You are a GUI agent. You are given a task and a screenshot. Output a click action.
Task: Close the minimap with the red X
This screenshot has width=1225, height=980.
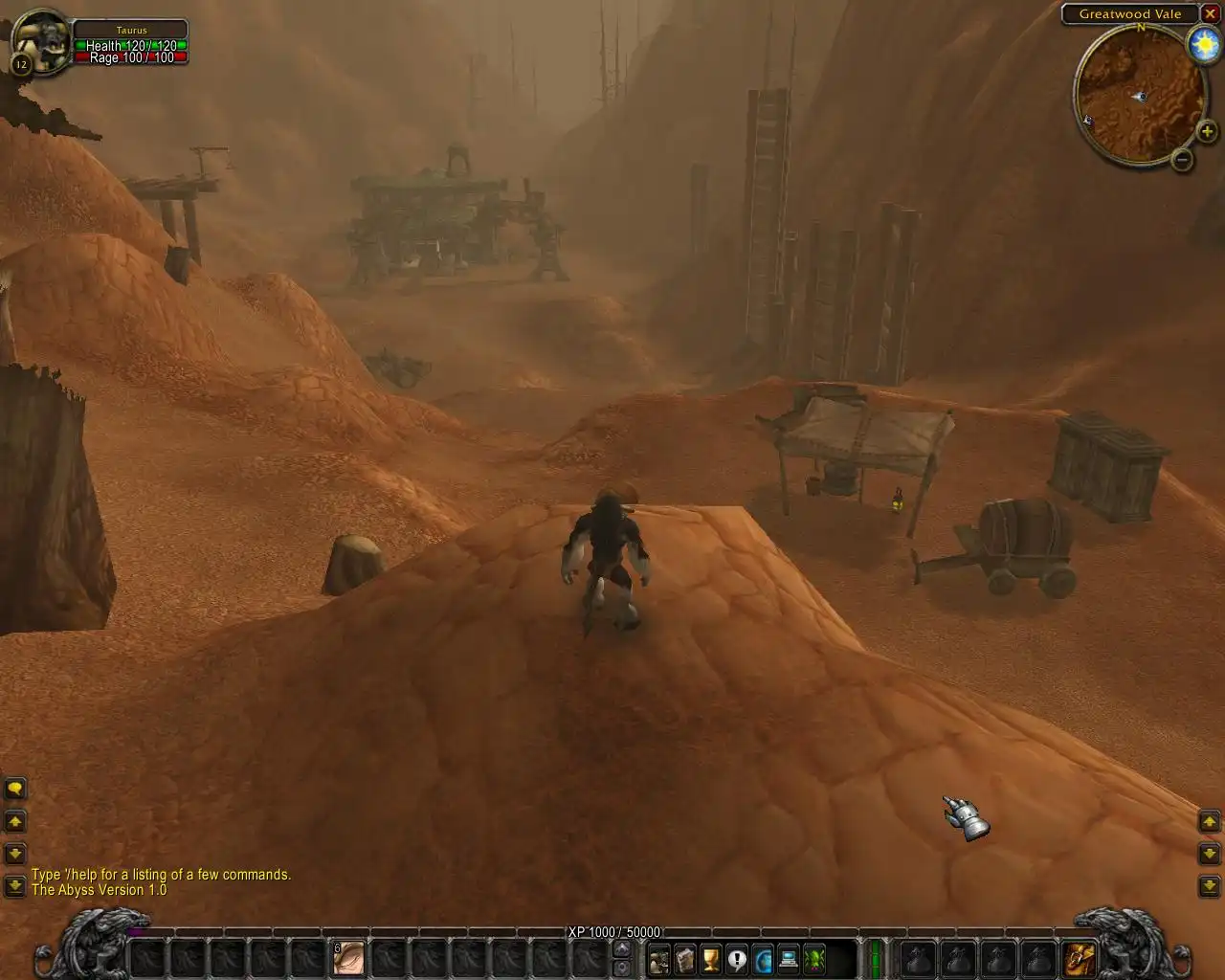(1210, 13)
